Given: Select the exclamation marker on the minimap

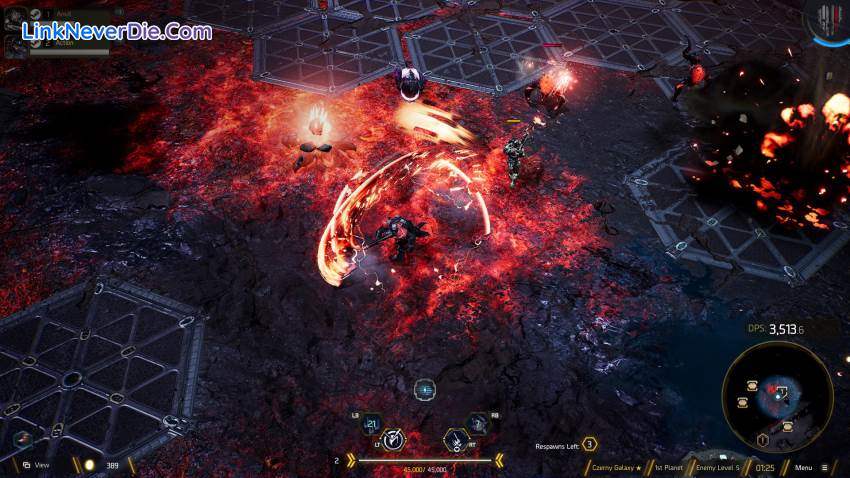Looking at the screenshot, I should (x=762, y=440).
